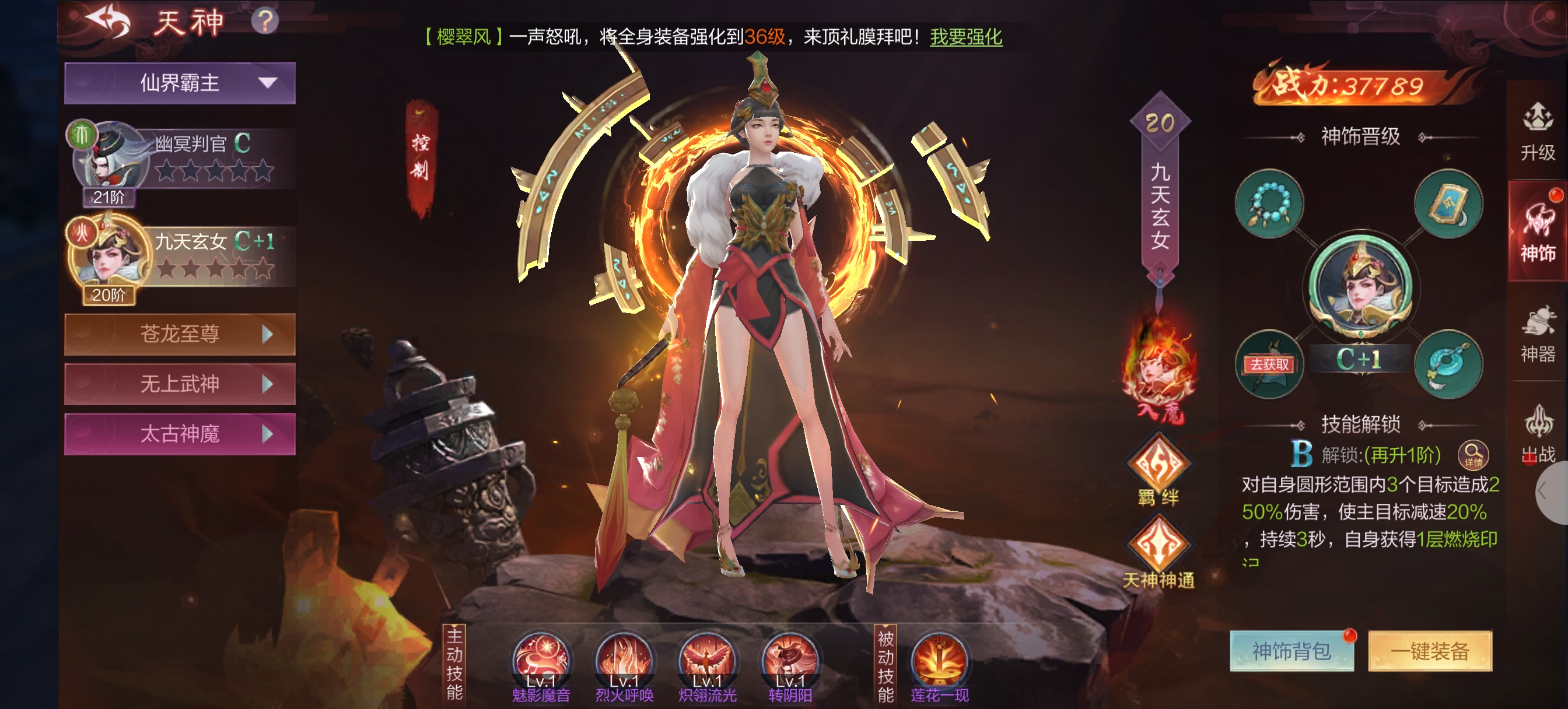Switch to the 升级 tab
Image resolution: width=1568 pixels, height=709 pixels.
pos(1537,132)
